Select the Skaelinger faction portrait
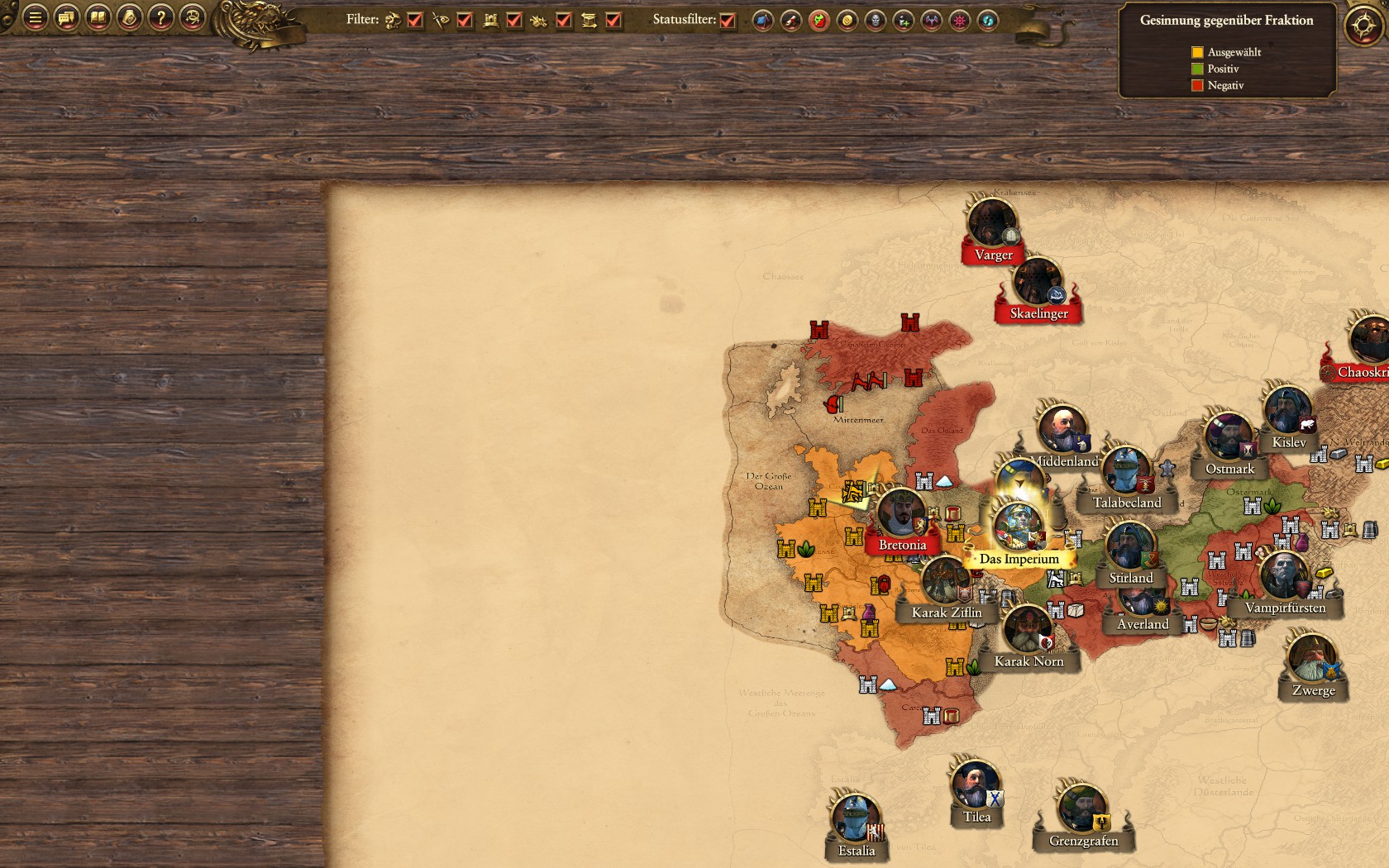 coord(1038,283)
